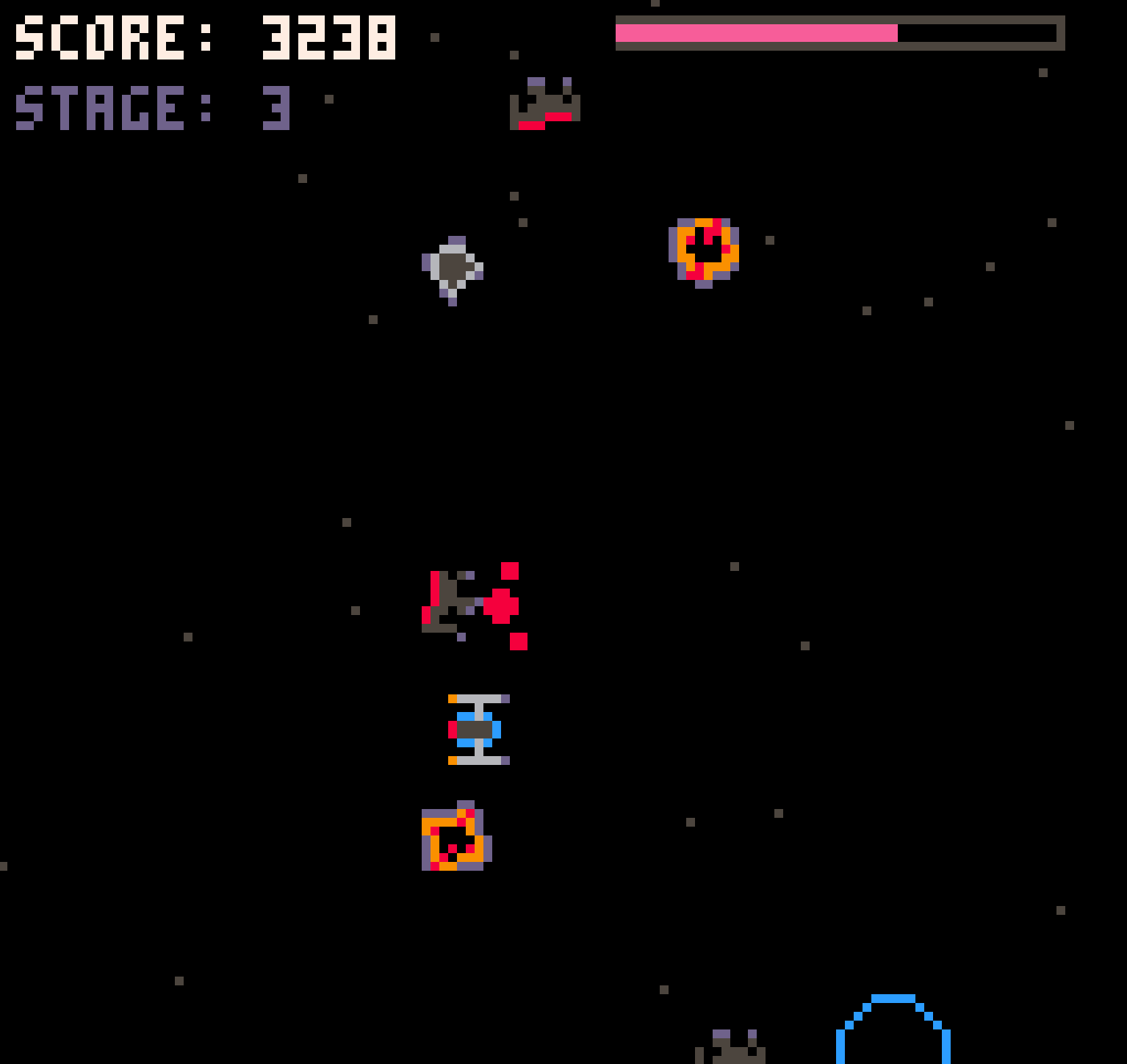Click the gray asteroid drifting upper-left of center
This screenshot has width=1127, height=1064.
tap(452, 268)
